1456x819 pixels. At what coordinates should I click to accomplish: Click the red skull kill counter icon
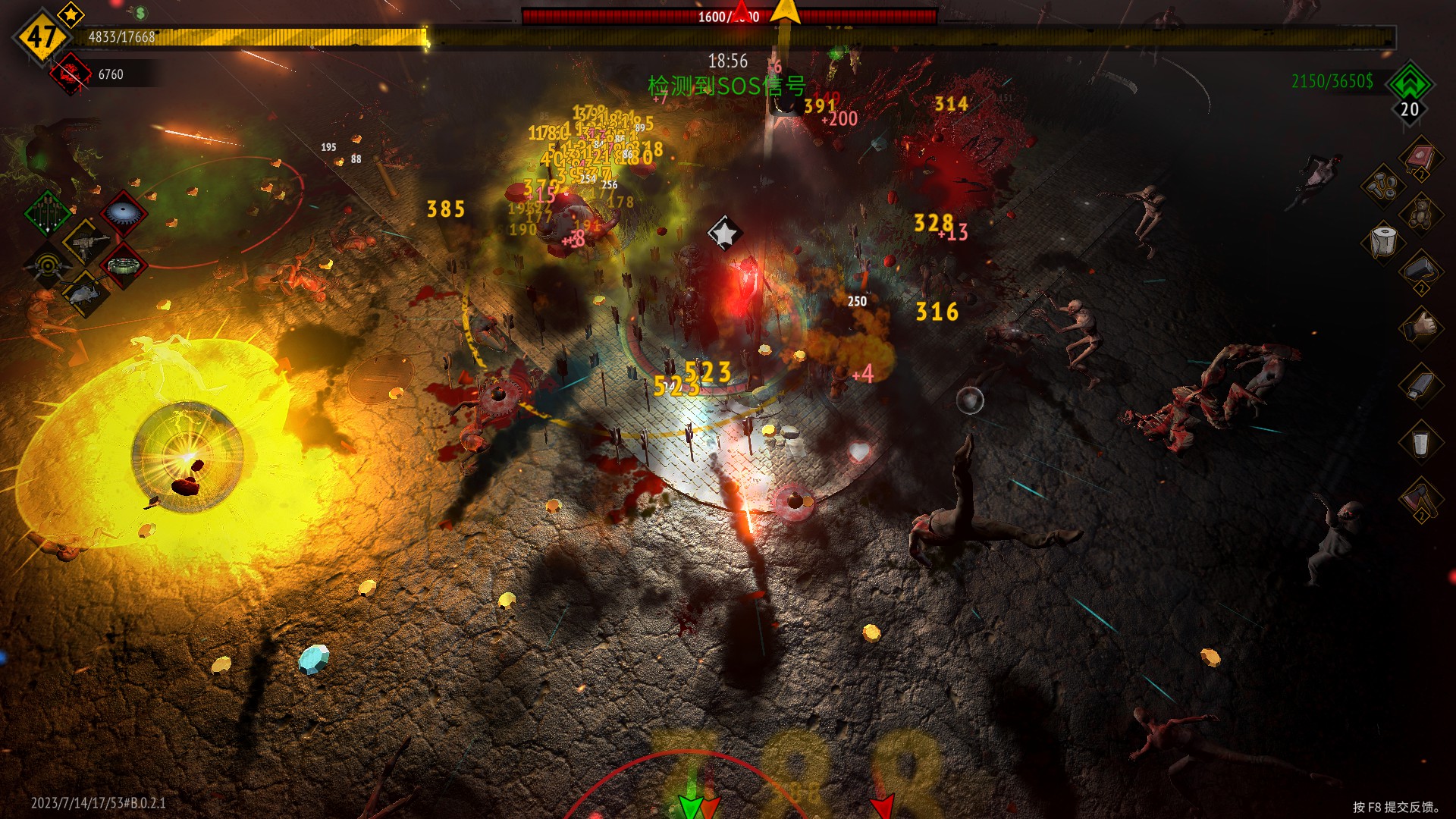(x=71, y=74)
